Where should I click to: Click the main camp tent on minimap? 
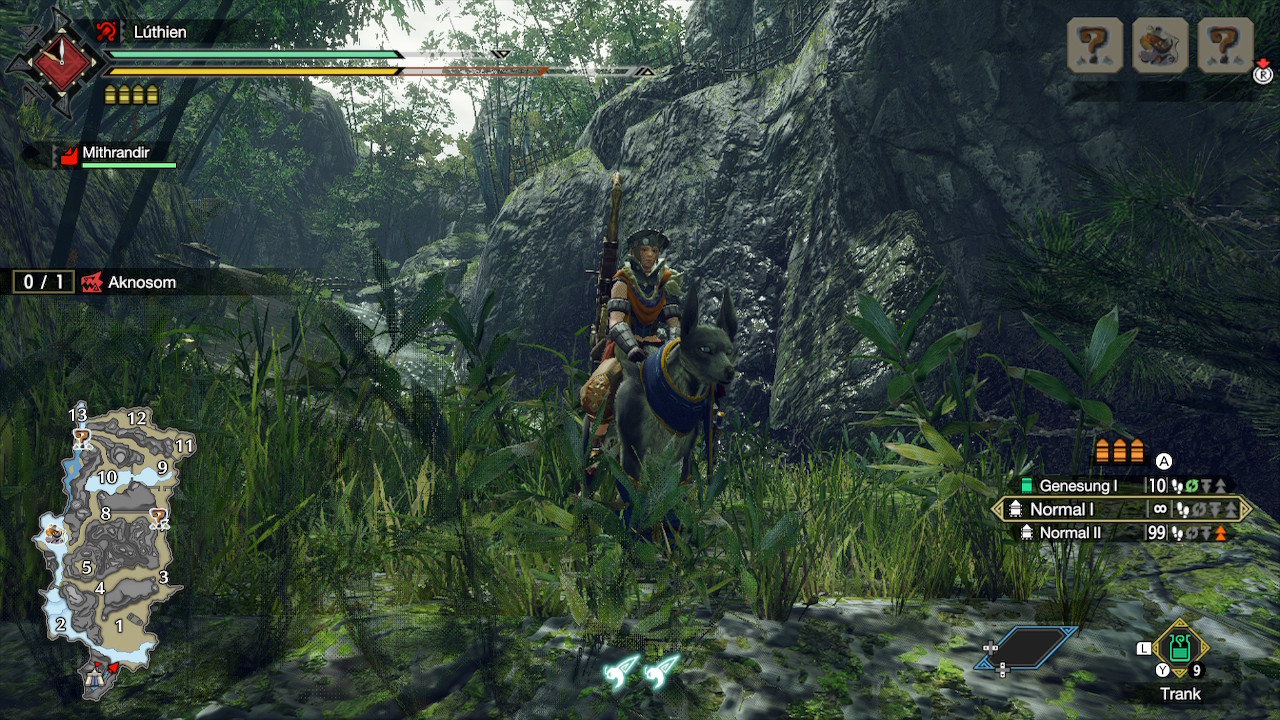pyautogui.click(x=97, y=677)
